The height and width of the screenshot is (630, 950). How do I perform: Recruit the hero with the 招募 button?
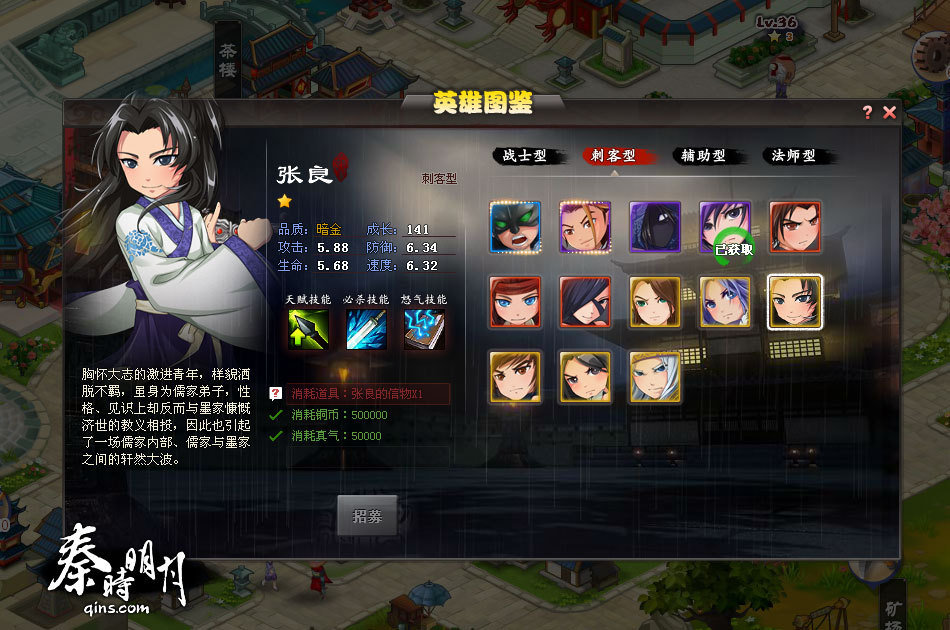click(x=367, y=516)
